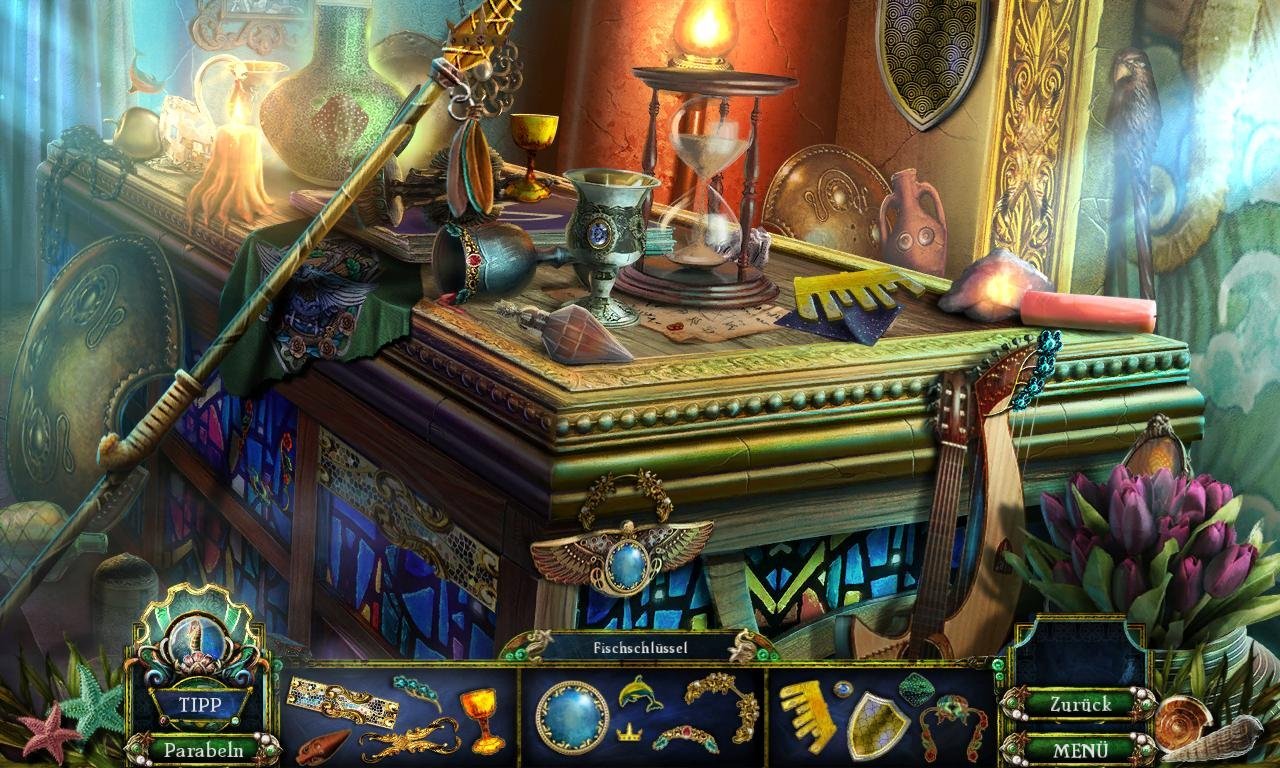Click the TIPP hint button
1280x768 pixels.
(199, 704)
